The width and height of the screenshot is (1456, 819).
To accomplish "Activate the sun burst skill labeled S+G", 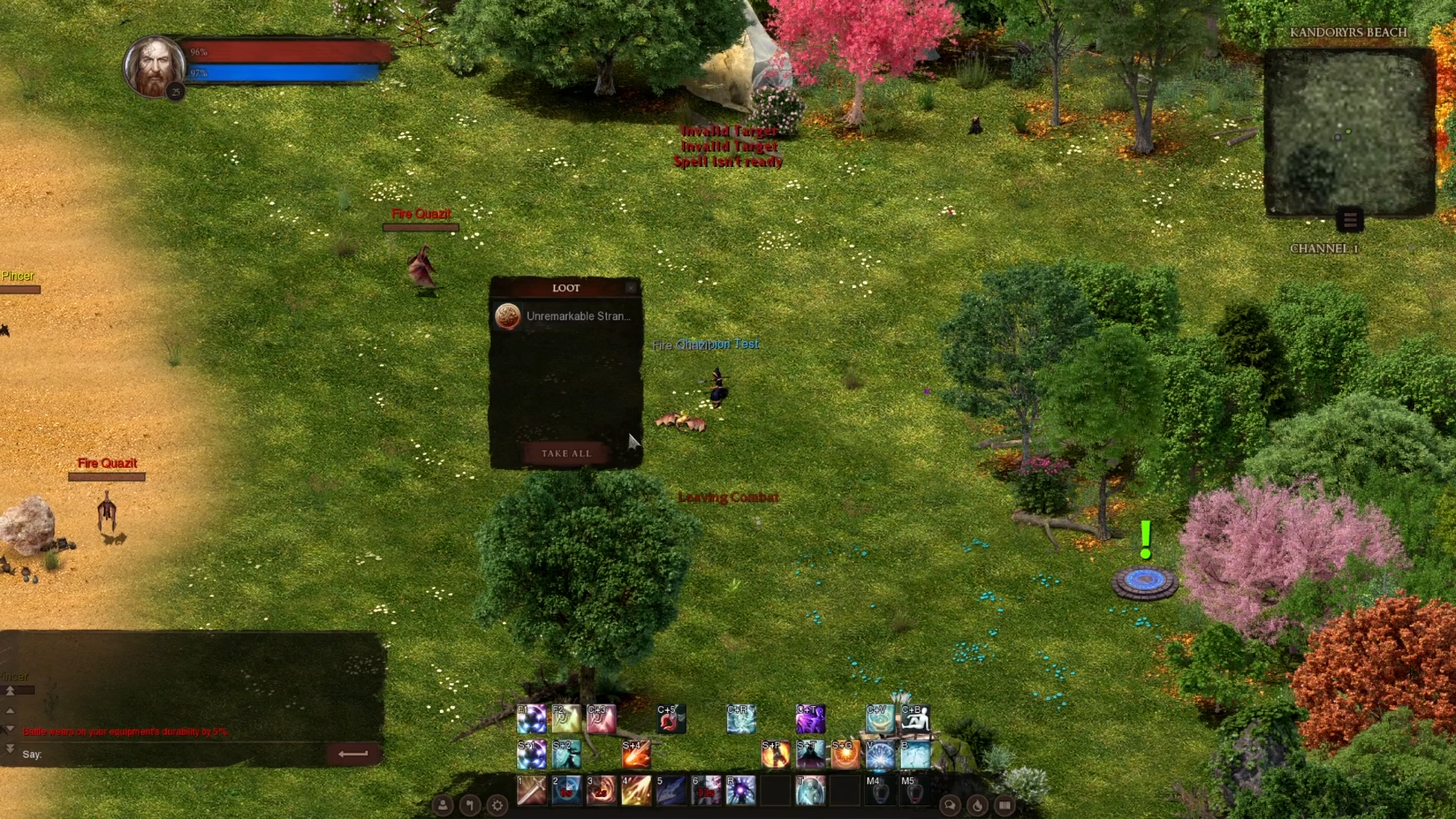I will pyautogui.click(x=845, y=755).
